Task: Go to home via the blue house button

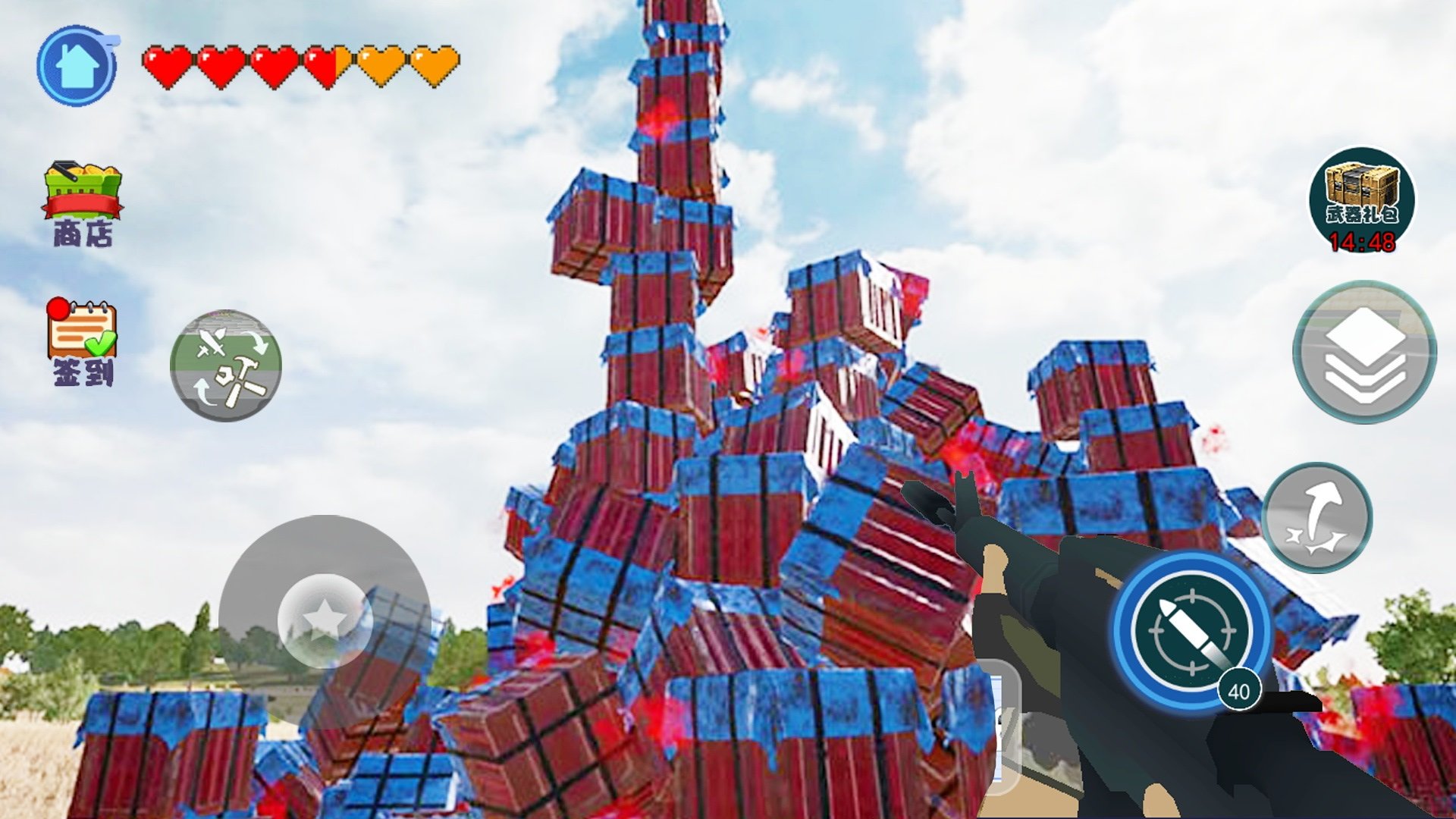Action: click(77, 66)
